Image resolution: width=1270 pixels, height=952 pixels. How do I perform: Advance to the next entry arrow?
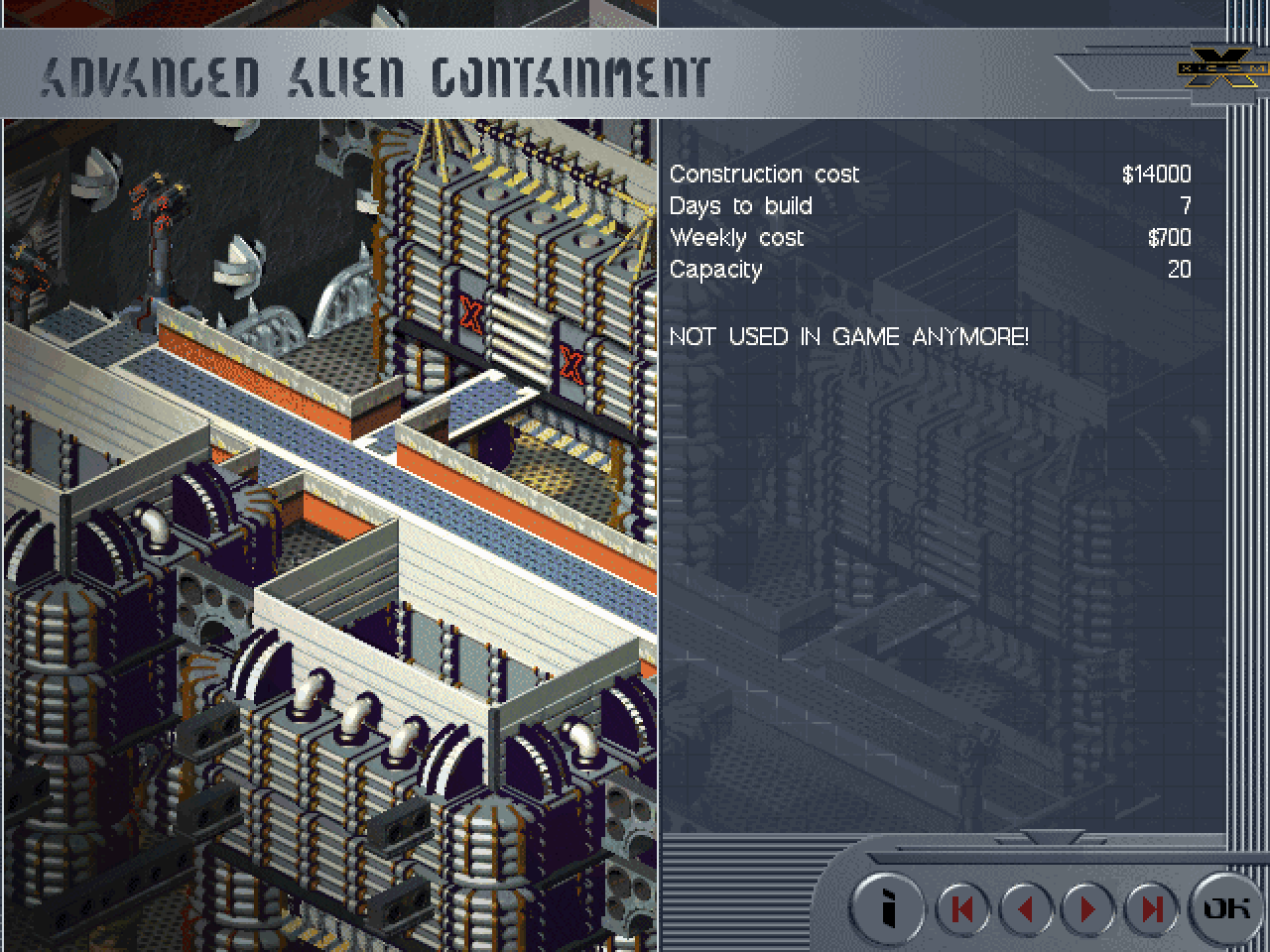[1088, 908]
